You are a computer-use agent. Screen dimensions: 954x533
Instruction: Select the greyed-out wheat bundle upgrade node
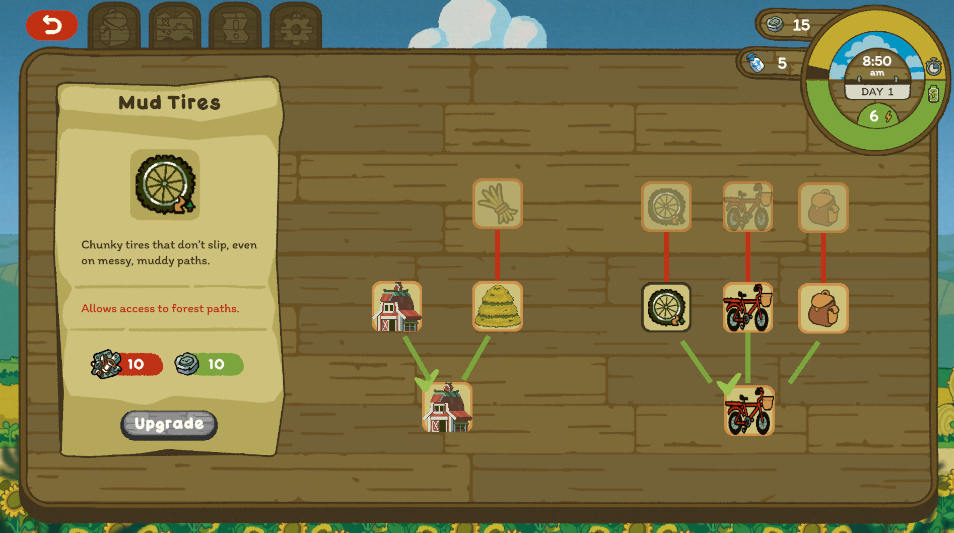click(x=498, y=204)
